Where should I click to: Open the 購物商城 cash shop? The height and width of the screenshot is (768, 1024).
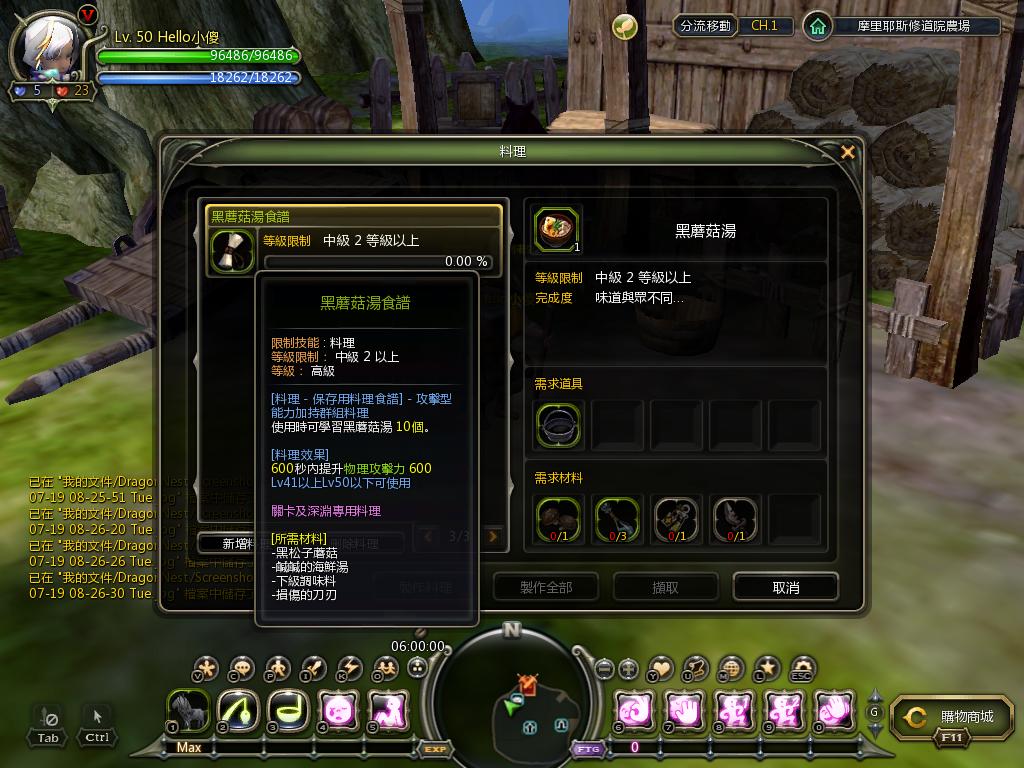point(946,717)
